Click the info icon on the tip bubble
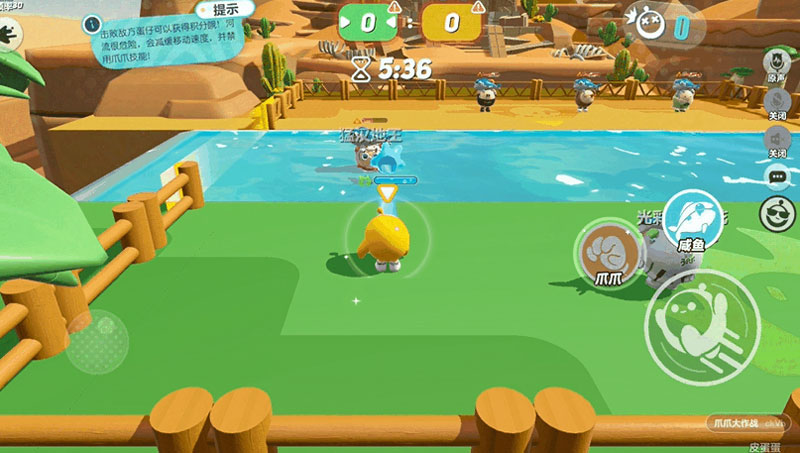Image resolution: width=800 pixels, height=453 pixels. 92,21
